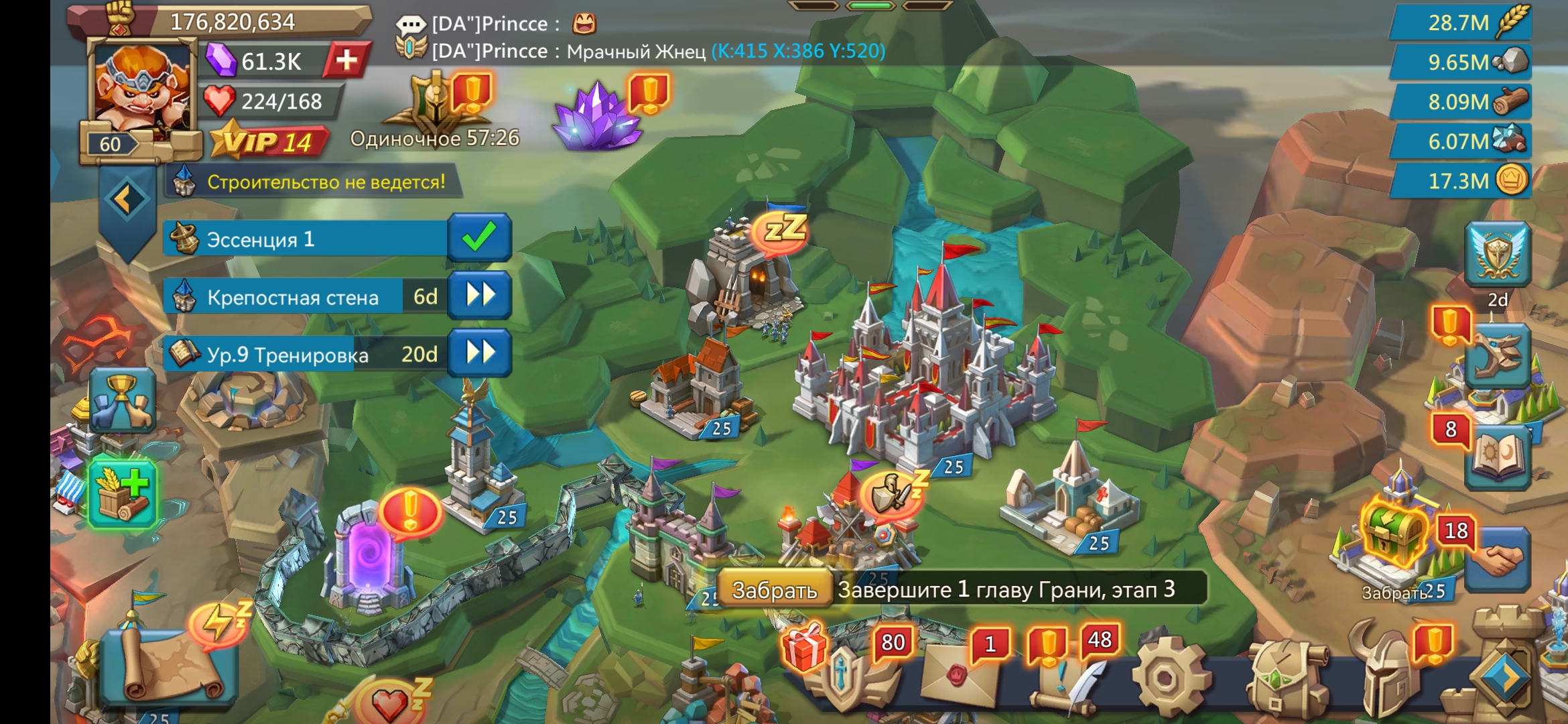Open the gear settings menu
The image size is (1568, 724).
[1170, 678]
